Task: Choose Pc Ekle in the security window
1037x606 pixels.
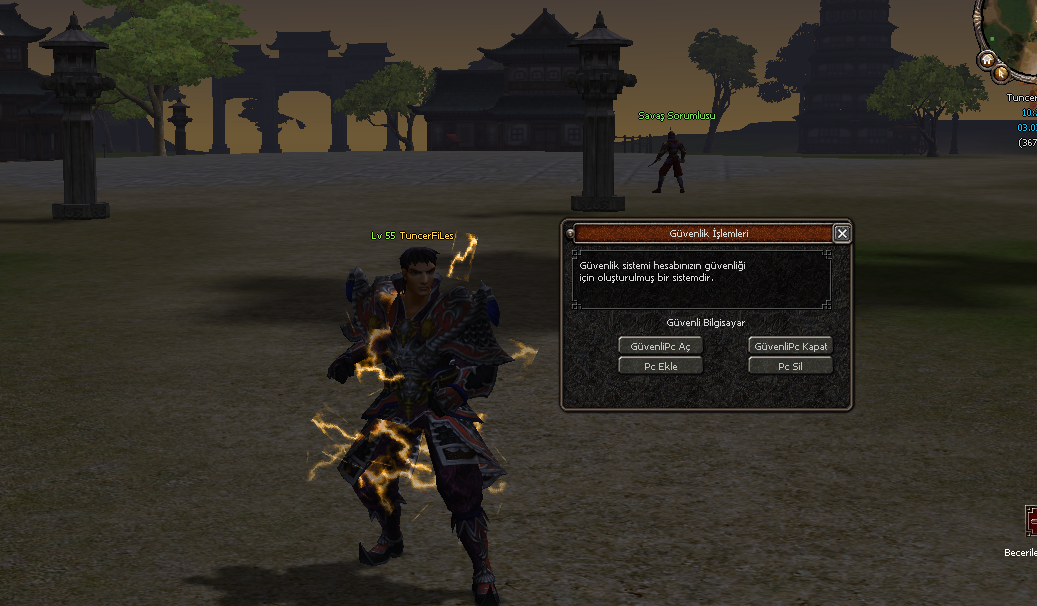Action: [x=660, y=366]
